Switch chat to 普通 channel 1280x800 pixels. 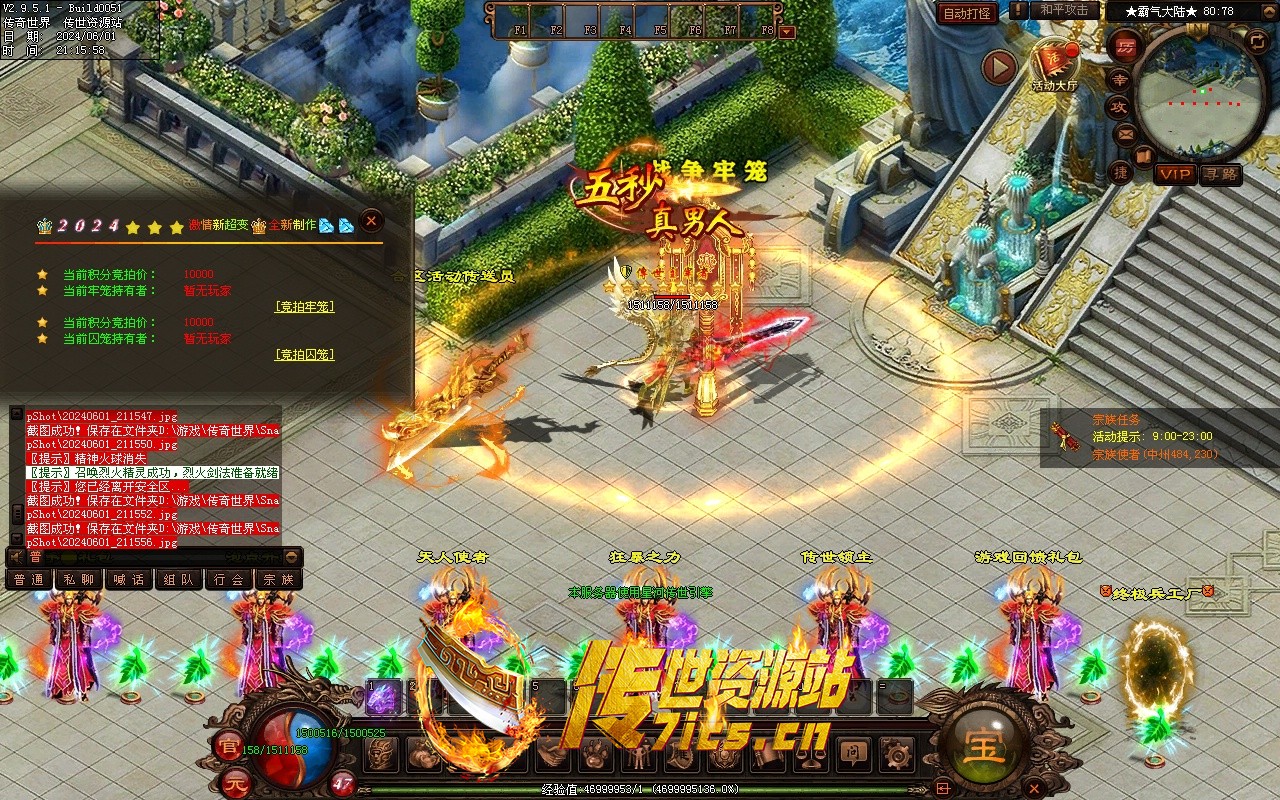29,579
